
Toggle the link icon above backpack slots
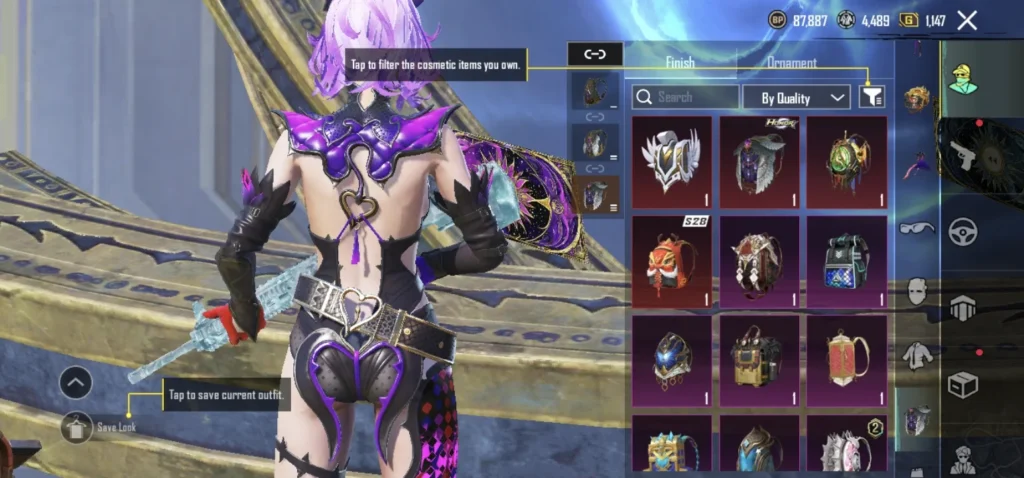pyautogui.click(x=595, y=54)
